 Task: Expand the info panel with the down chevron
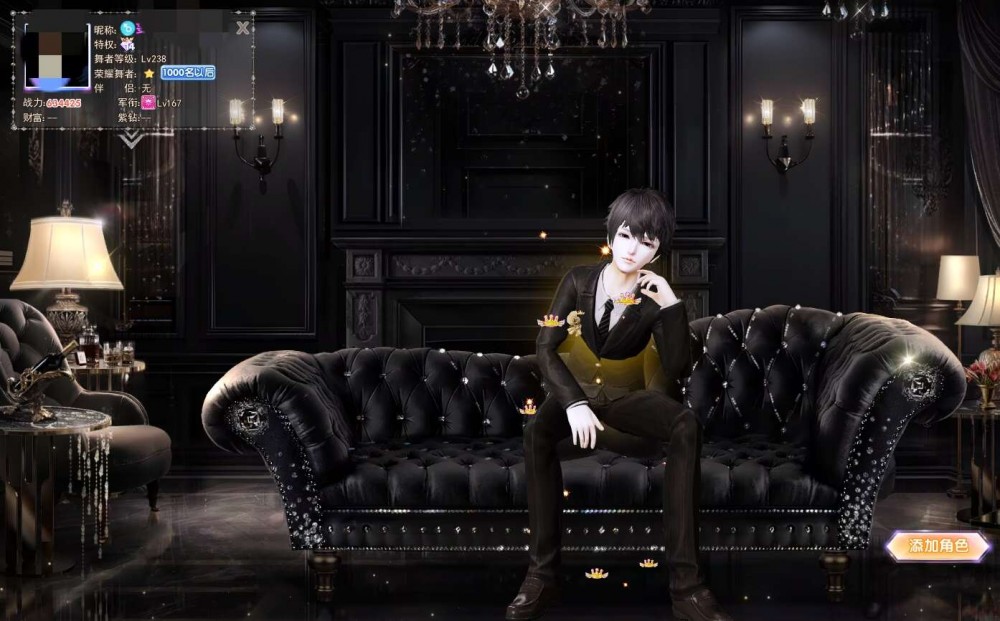pos(133,139)
